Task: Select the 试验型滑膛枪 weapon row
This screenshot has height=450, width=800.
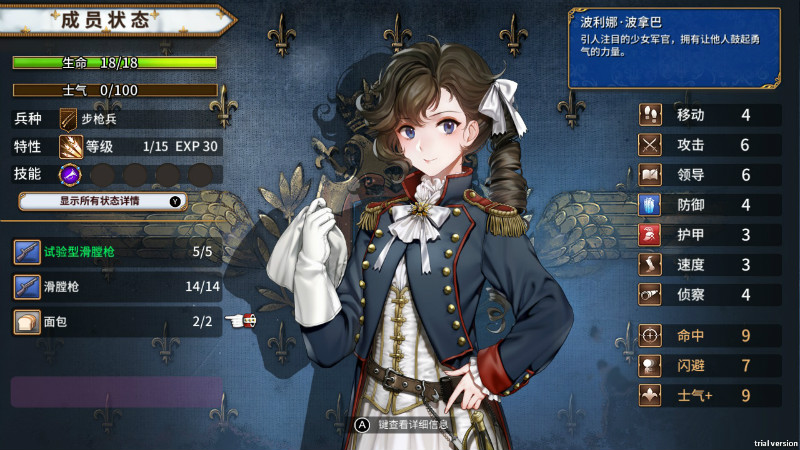Action: coord(118,252)
